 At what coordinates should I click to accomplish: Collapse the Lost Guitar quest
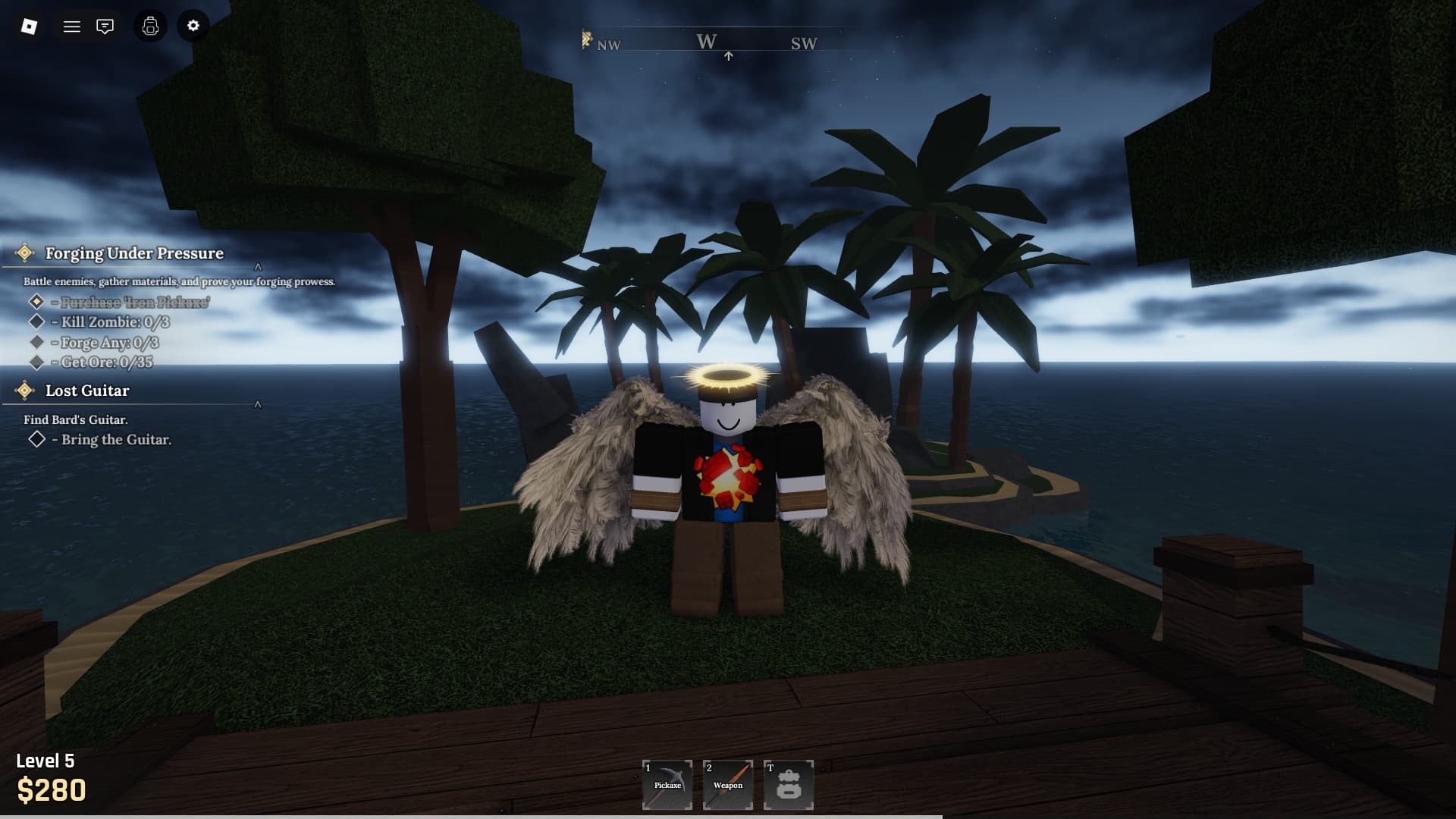258,405
